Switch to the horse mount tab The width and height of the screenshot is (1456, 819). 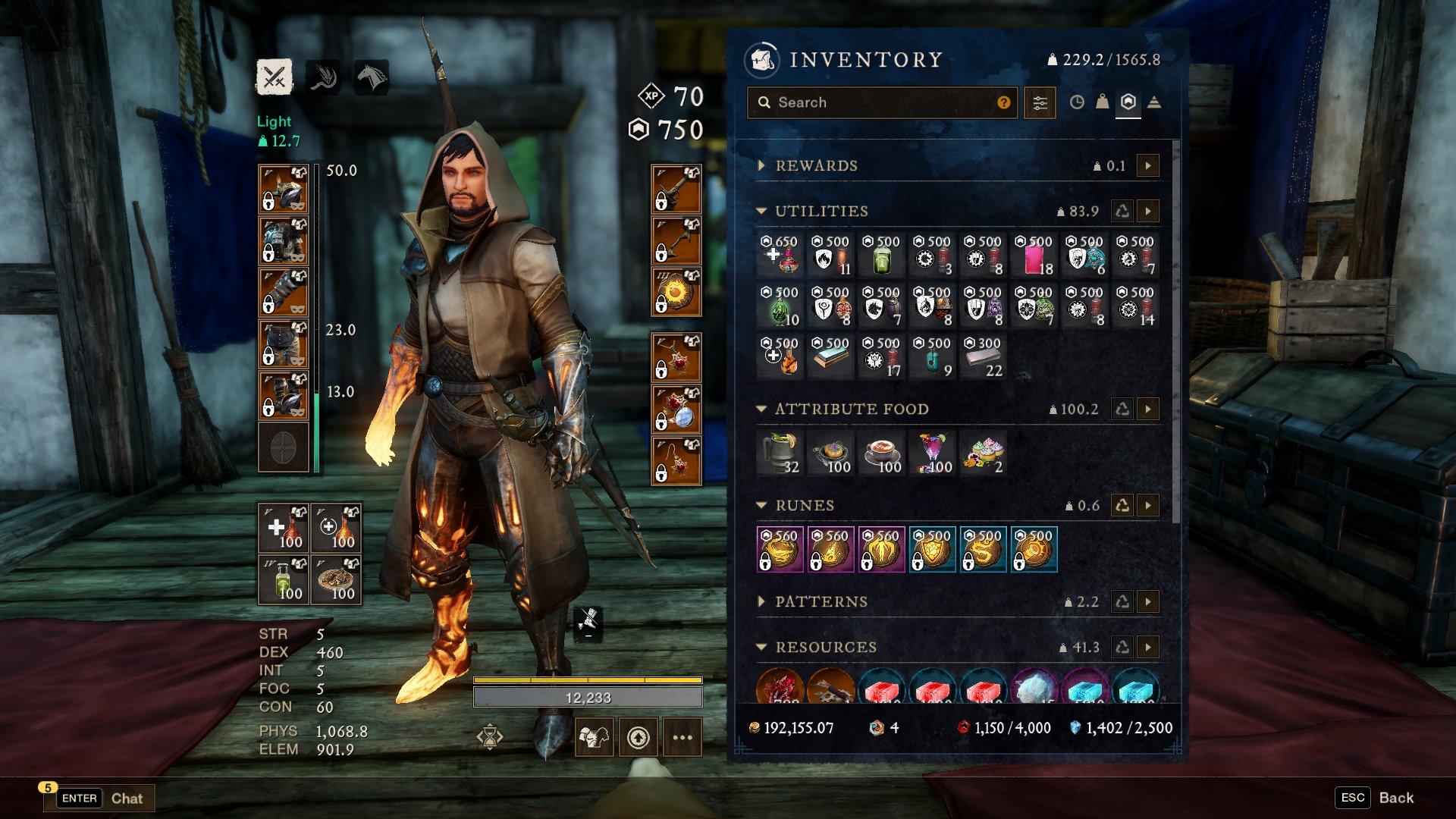372,77
